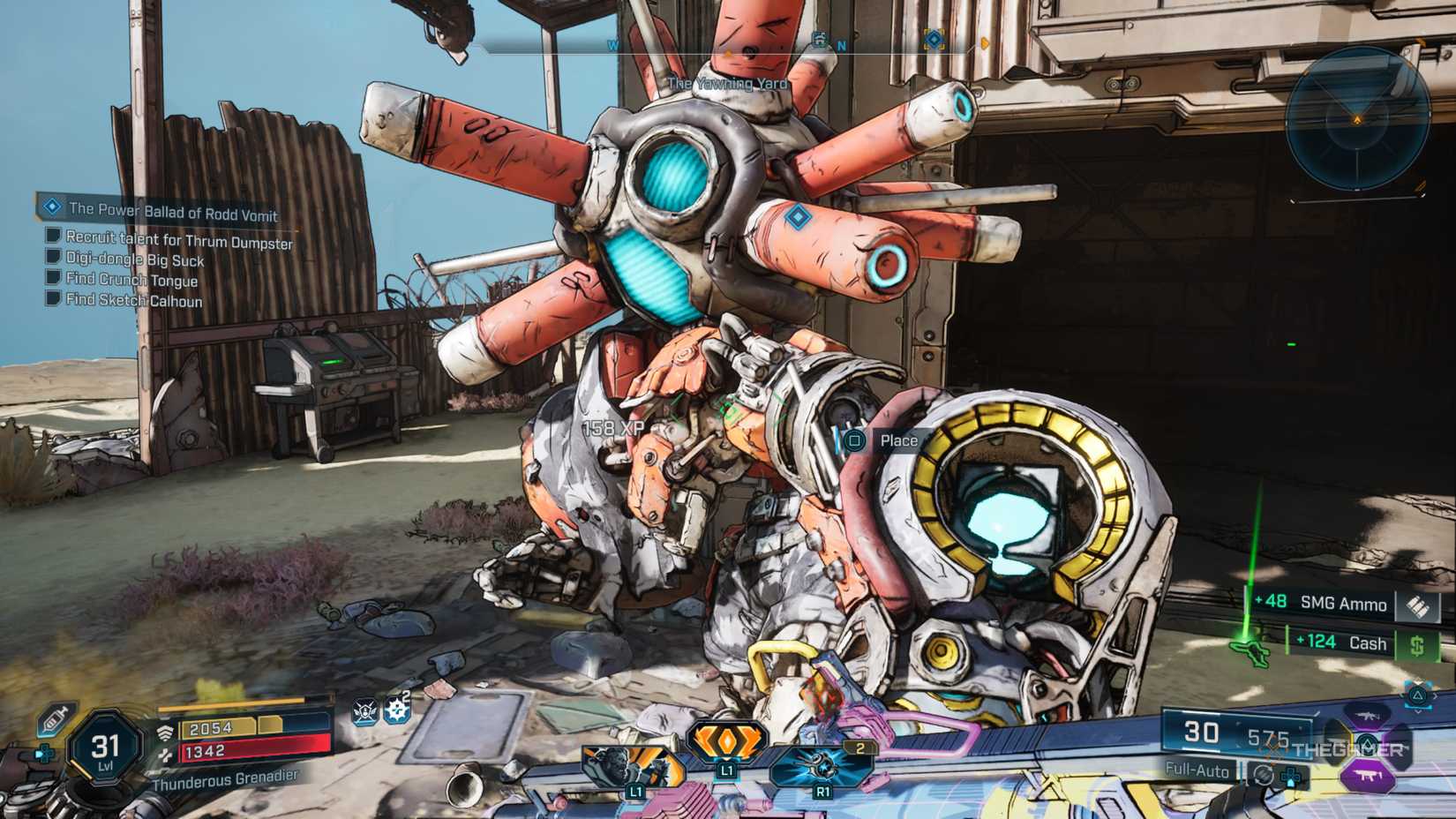
Task: Click the Place interaction prompt label
Action: pyautogui.click(x=898, y=440)
